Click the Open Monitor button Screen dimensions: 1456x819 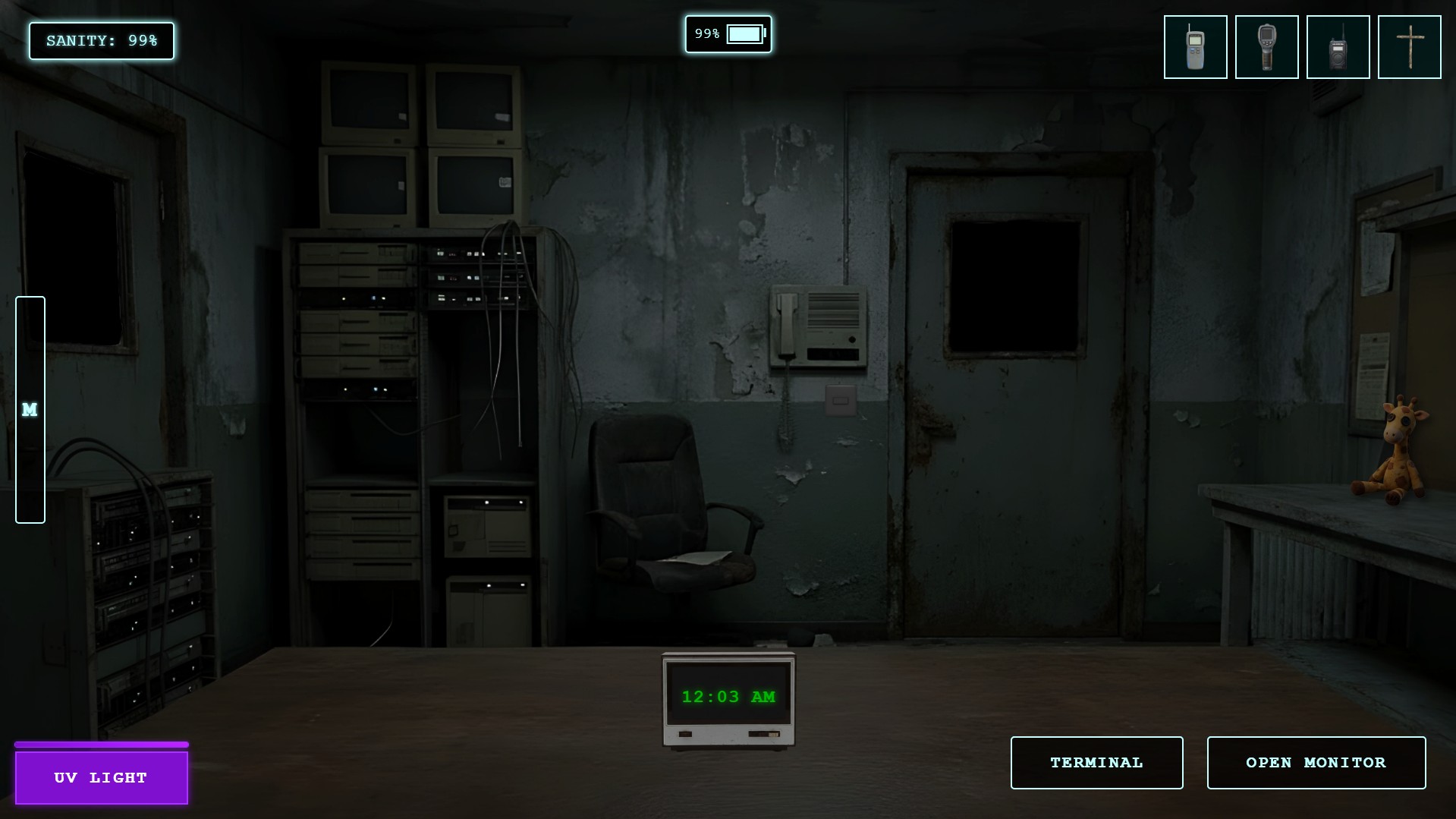pyautogui.click(x=1316, y=762)
